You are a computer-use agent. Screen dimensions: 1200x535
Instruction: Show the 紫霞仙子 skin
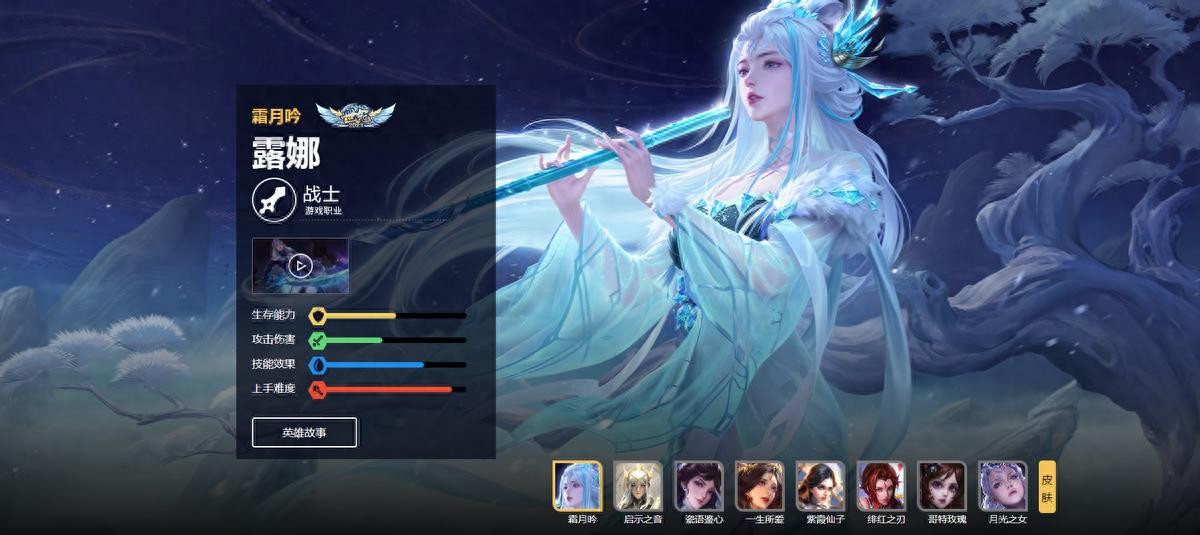click(821, 486)
